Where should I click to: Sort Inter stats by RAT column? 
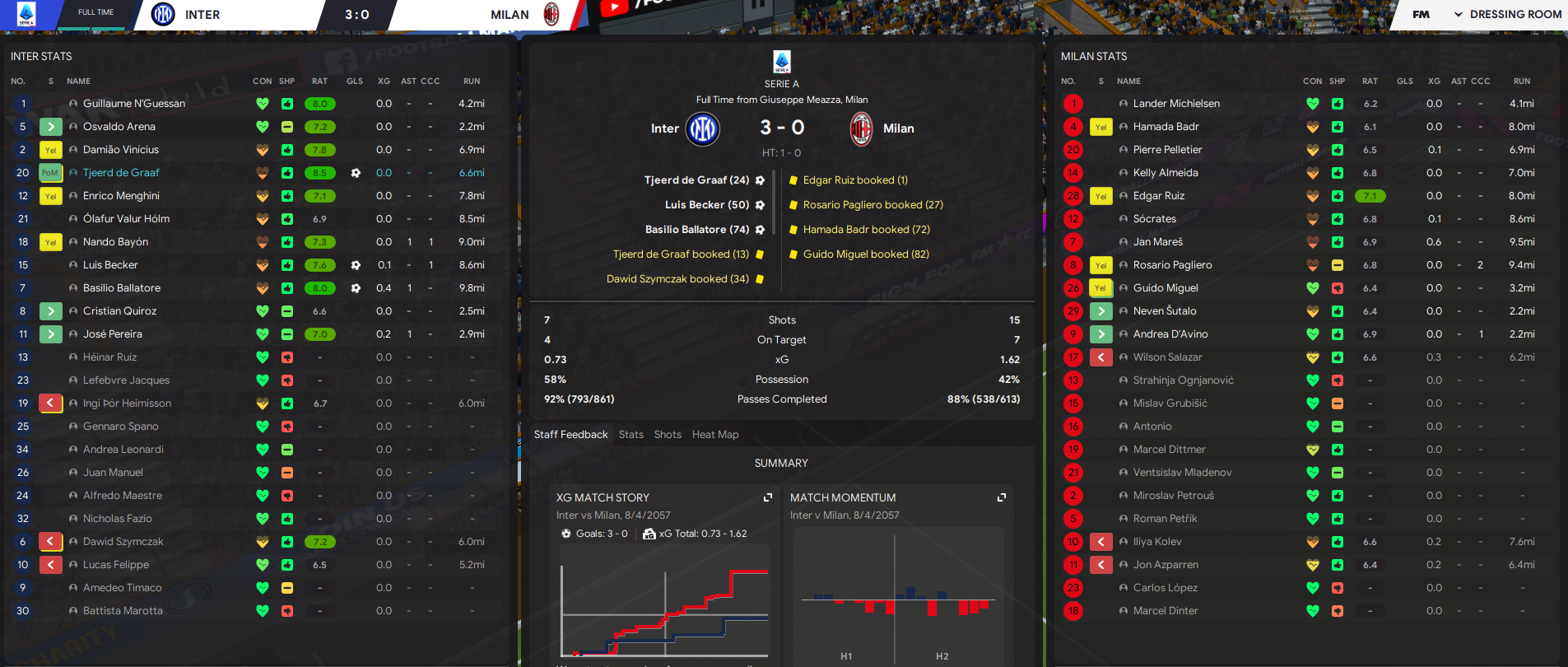(x=319, y=82)
